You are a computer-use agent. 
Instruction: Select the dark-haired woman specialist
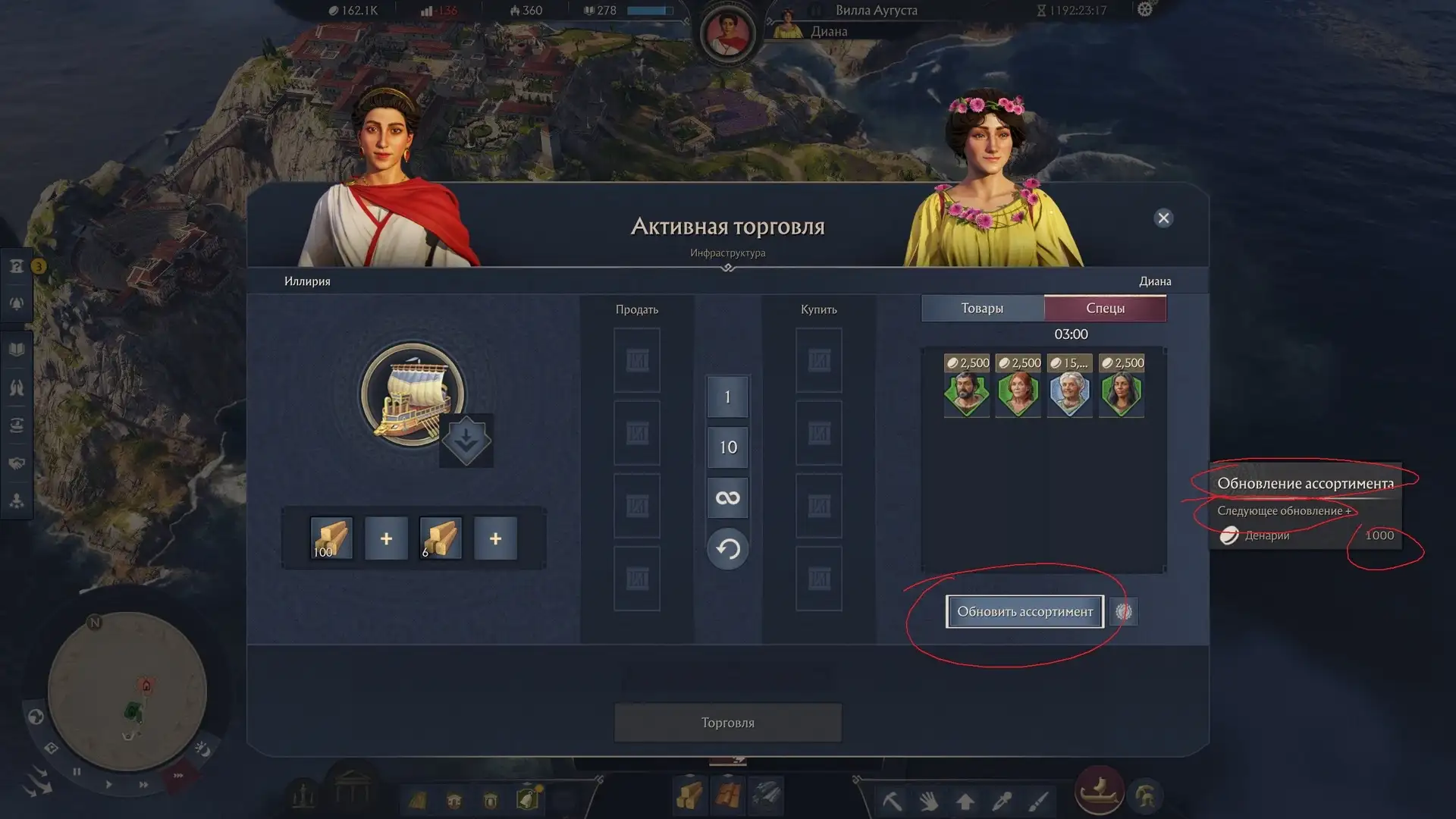click(x=1121, y=394)
